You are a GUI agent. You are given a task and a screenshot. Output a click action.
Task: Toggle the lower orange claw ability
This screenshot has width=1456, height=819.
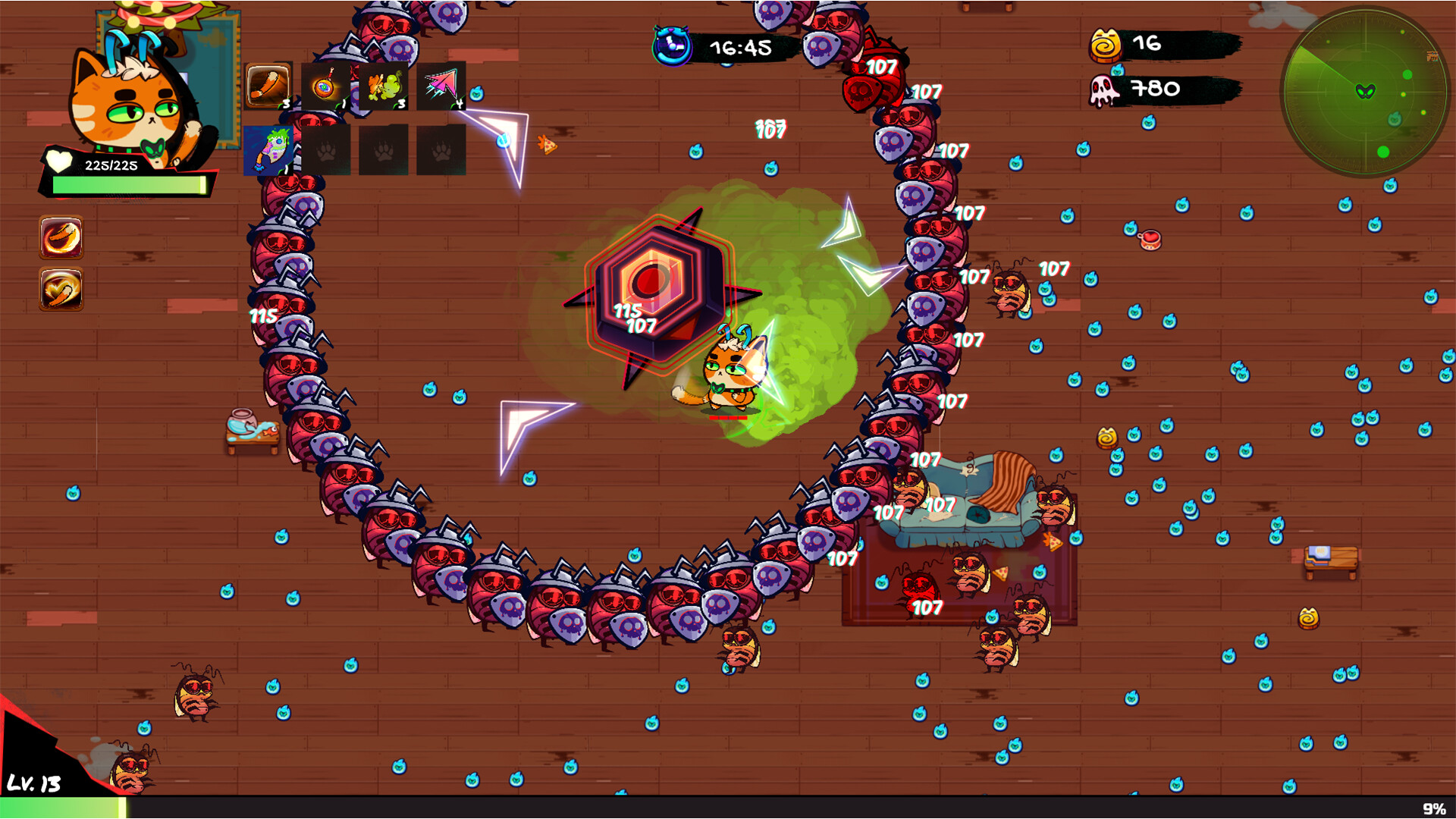click(61, 287)
